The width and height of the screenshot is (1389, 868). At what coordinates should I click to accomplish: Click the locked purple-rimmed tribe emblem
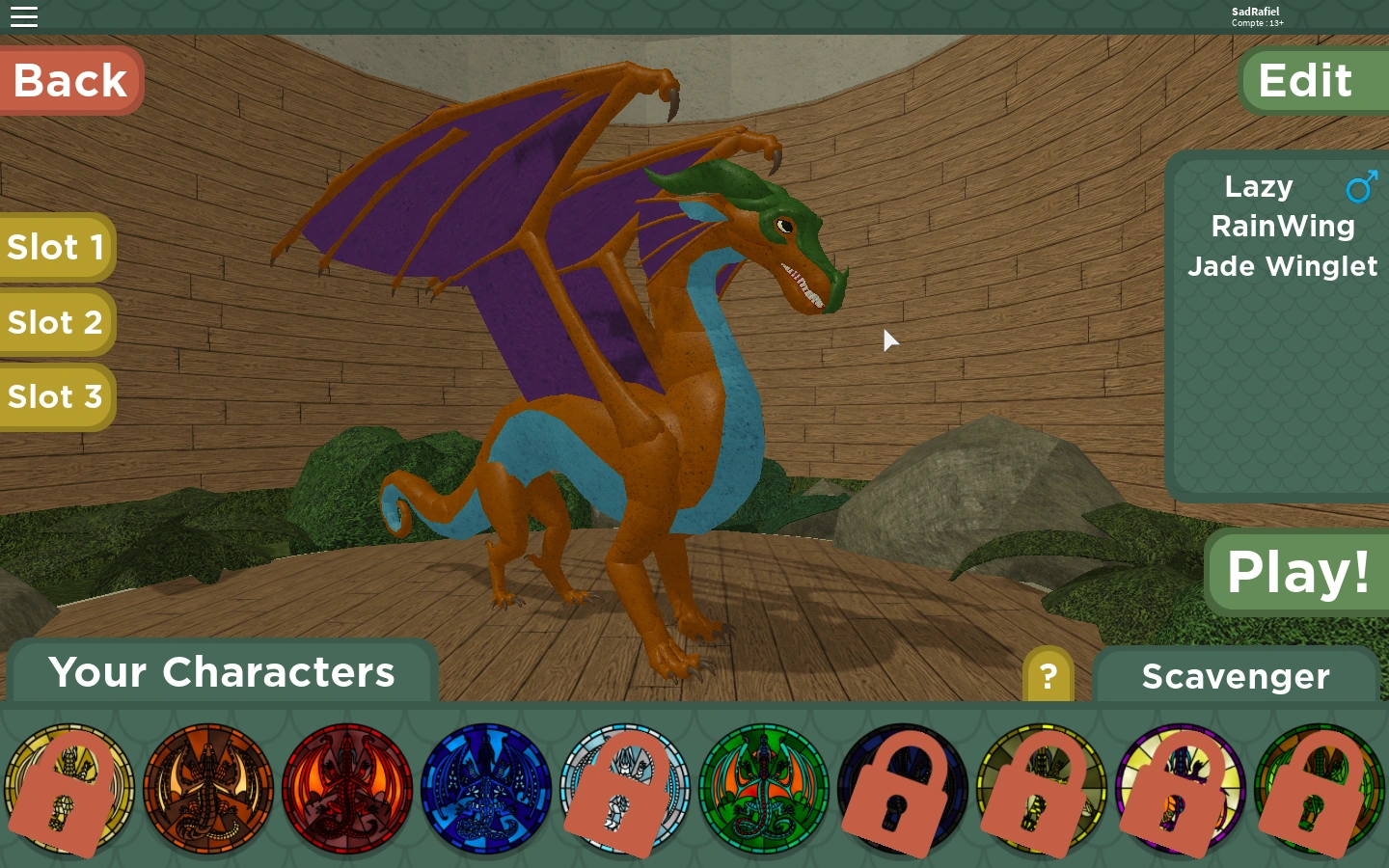(1181, 789)
